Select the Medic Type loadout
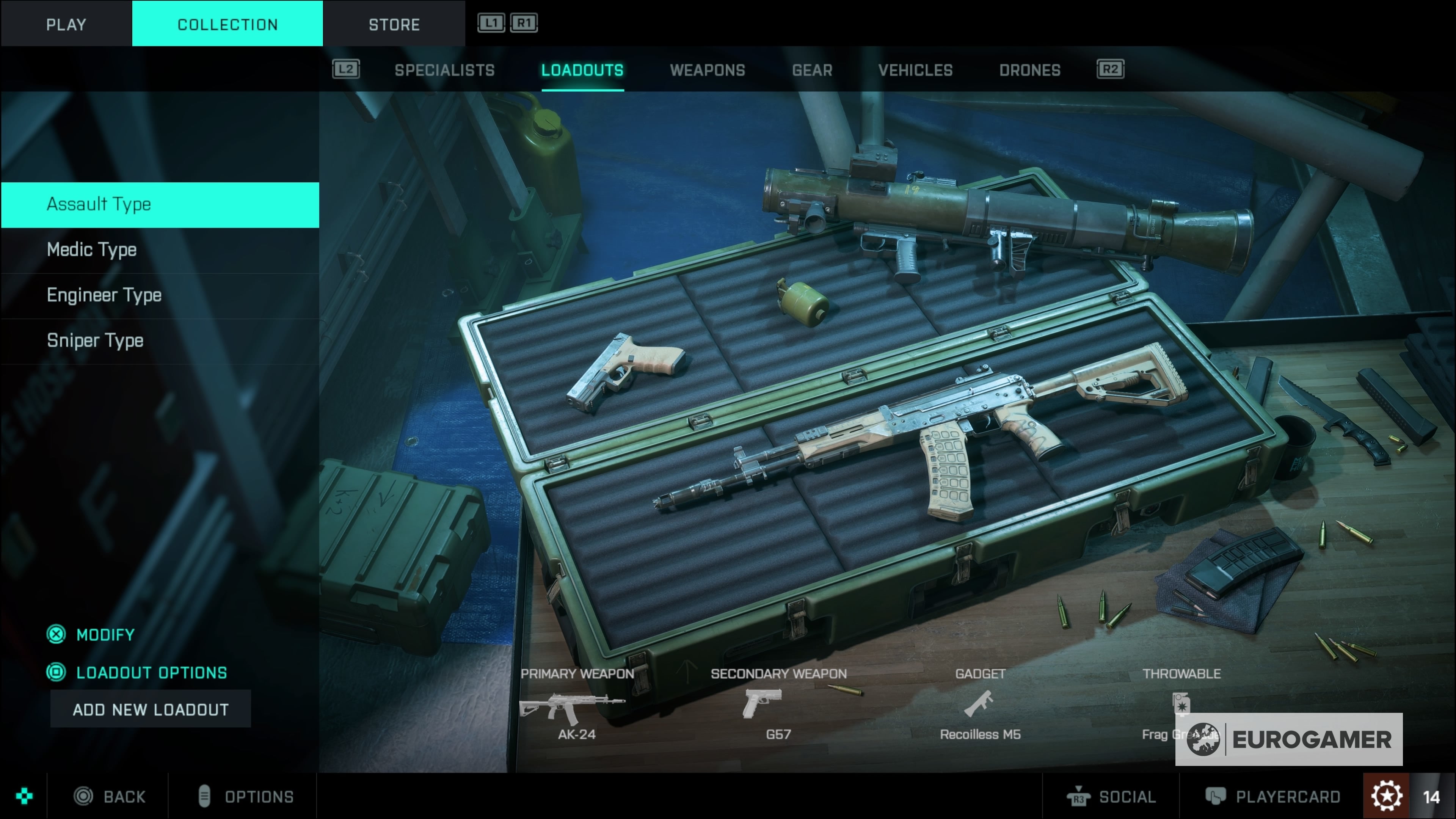 91,249
